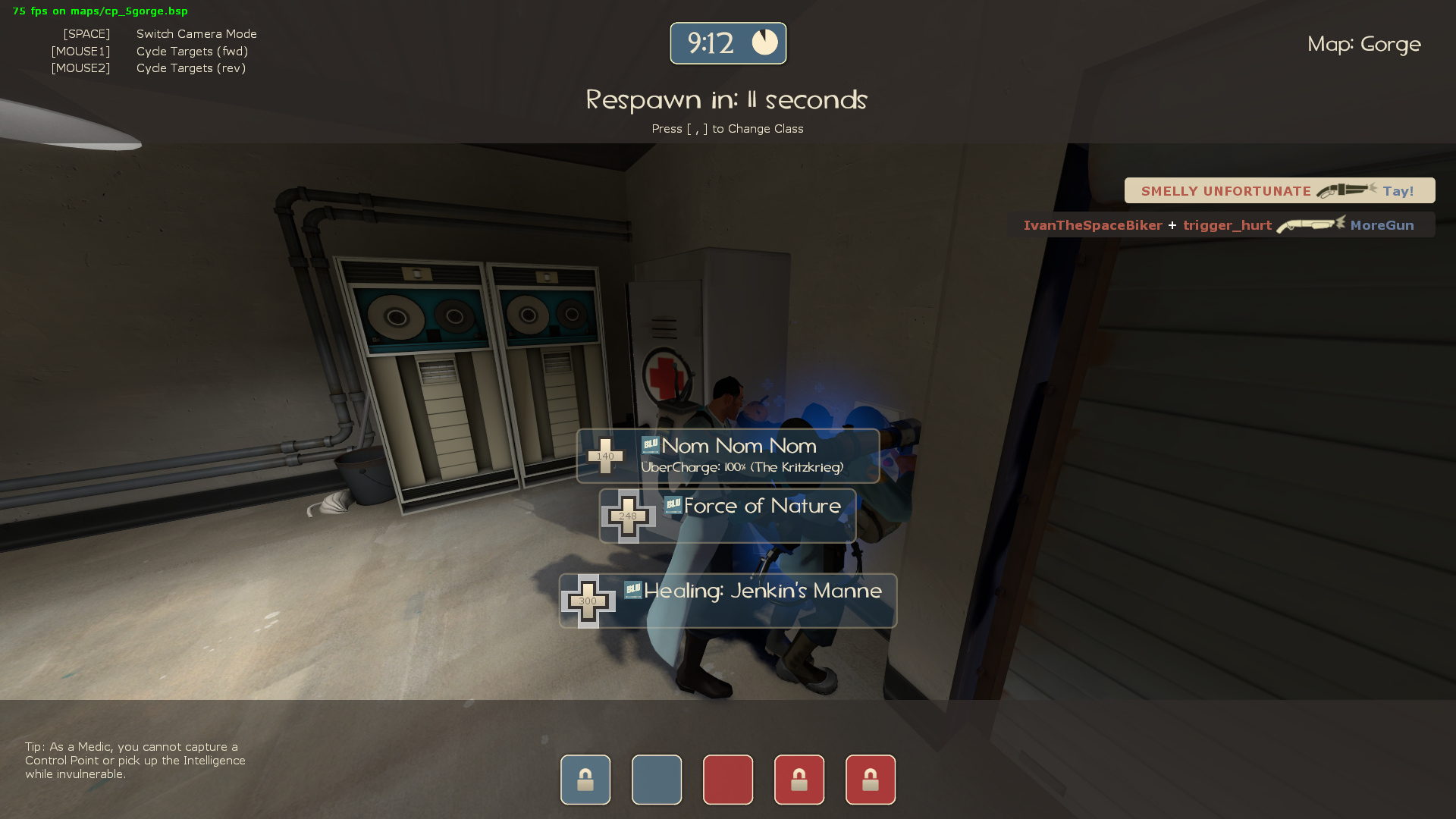Open the Switch Camera Mode option

[196, 33]
